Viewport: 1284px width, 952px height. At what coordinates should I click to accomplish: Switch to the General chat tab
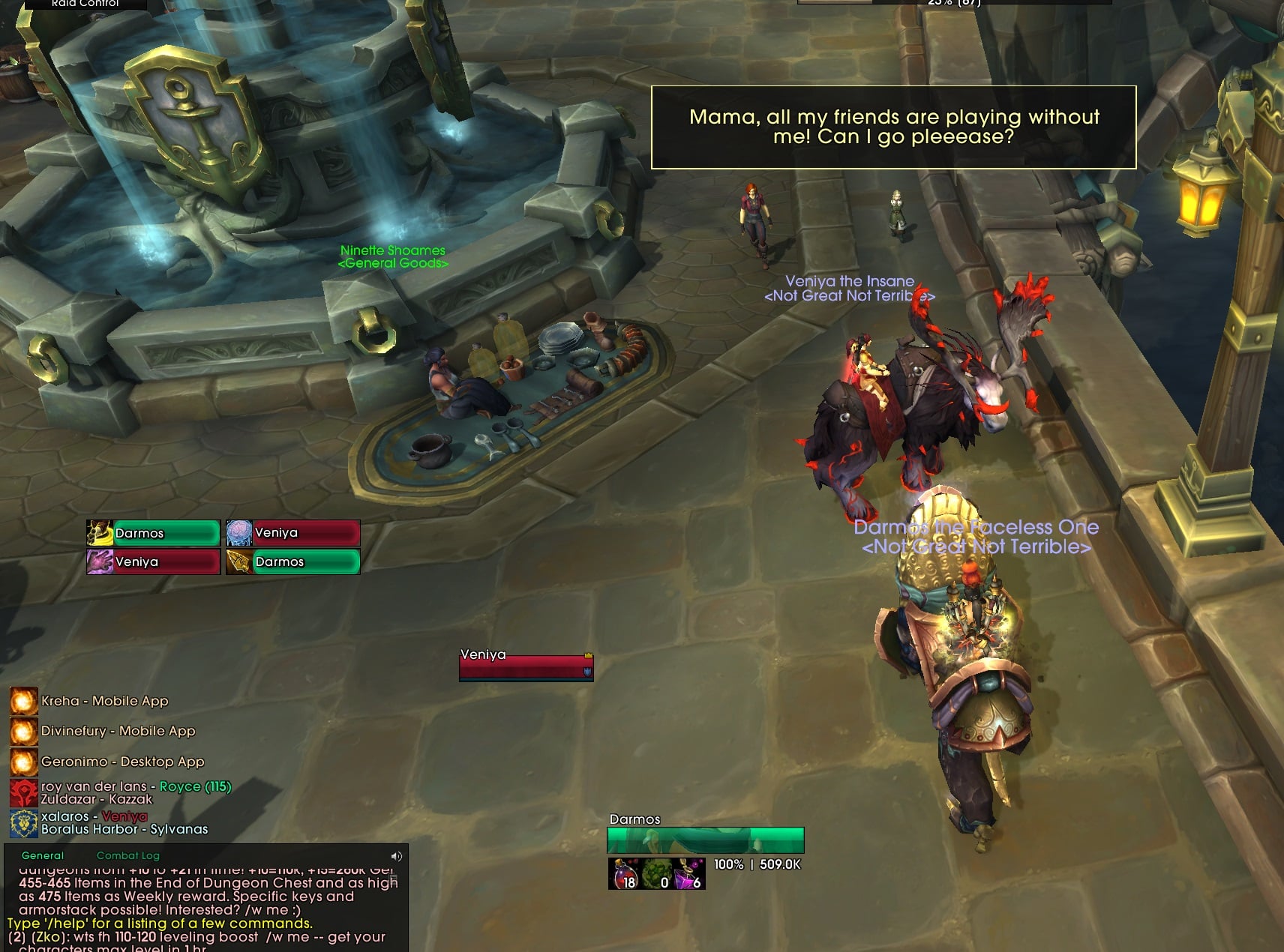(43, 855)
